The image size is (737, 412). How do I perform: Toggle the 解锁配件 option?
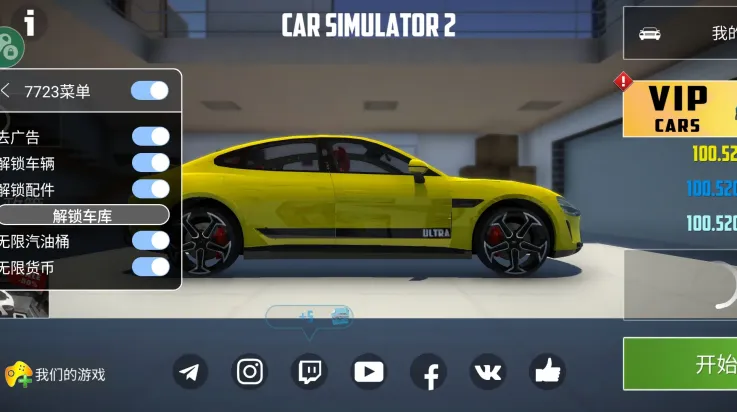pyautogui.click(x=151, y=188)
